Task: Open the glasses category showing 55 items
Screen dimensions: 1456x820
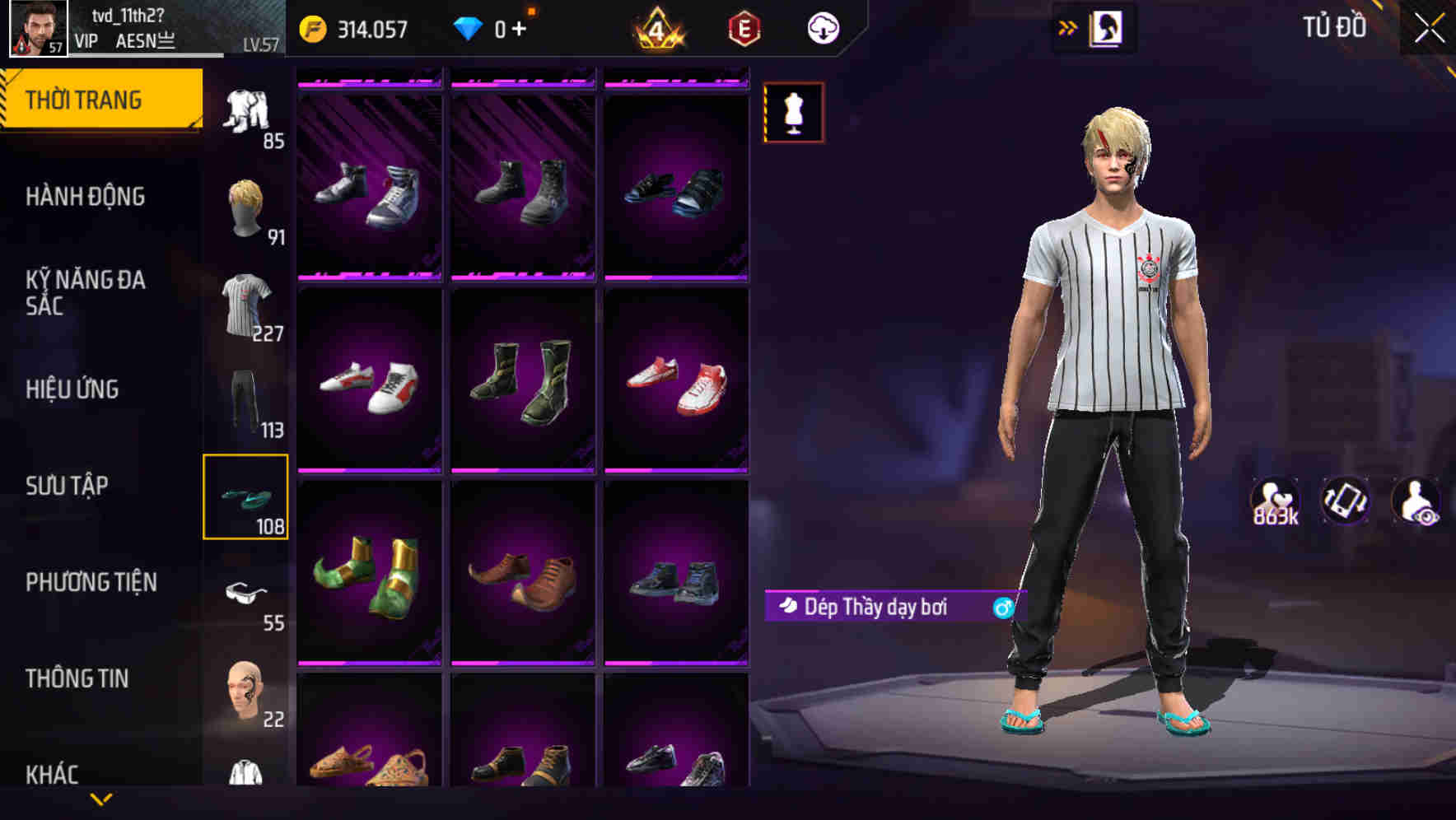Action: (x=246, y=593)
